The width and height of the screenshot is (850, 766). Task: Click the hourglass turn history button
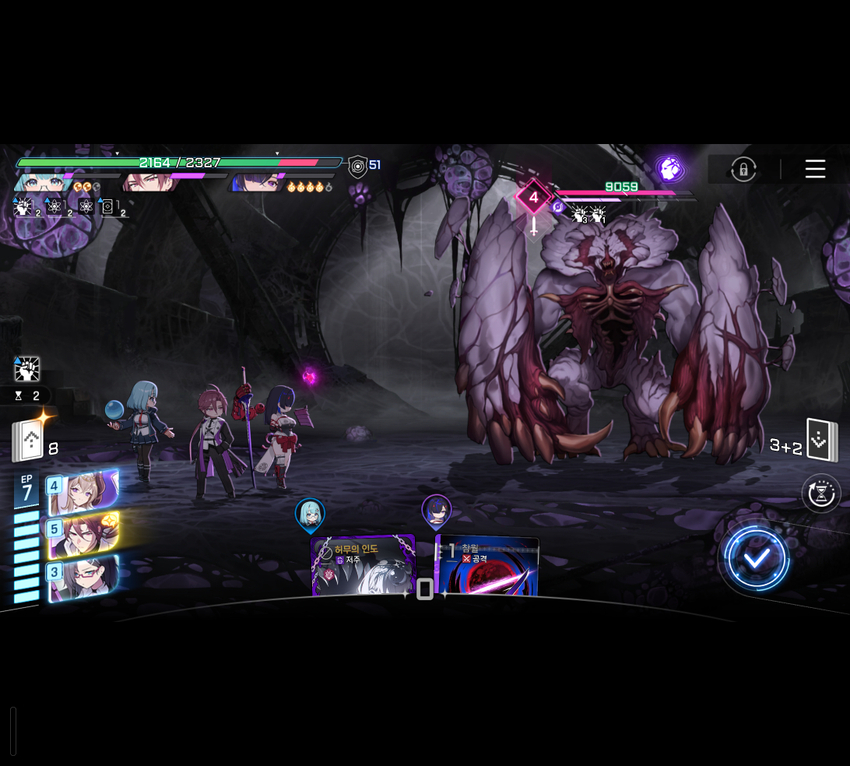820,493
